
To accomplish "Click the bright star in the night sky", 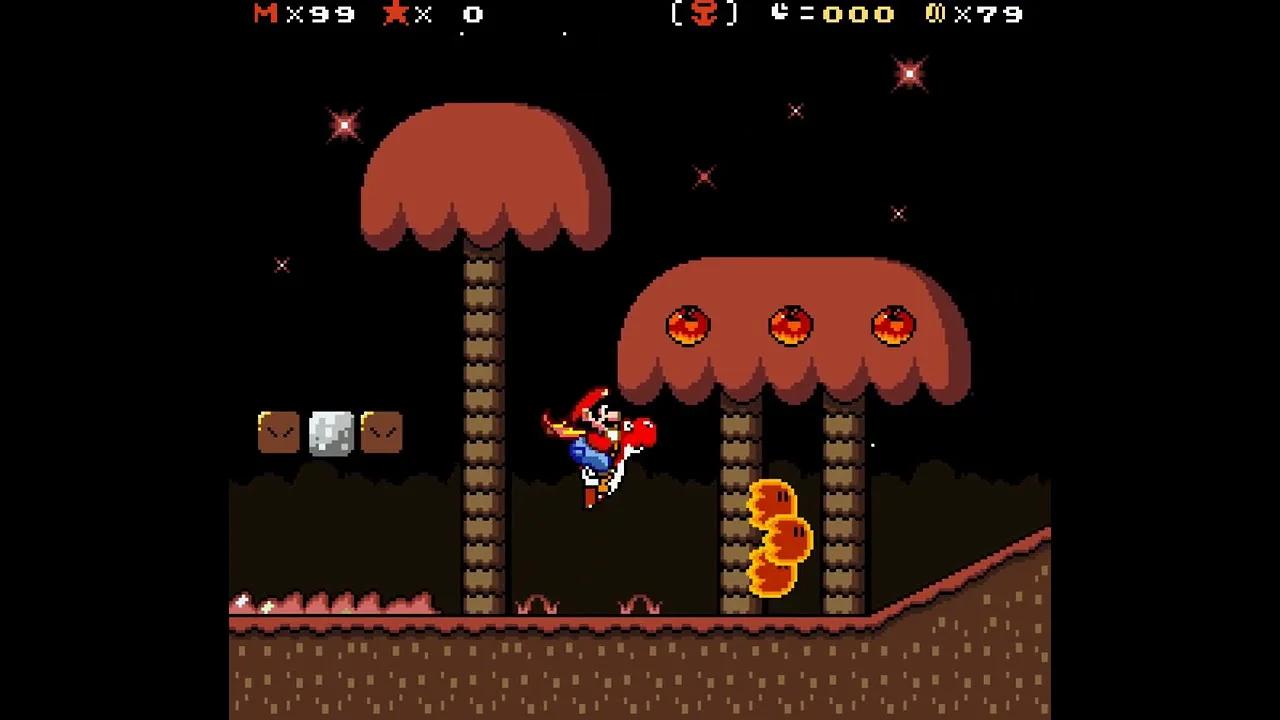I will (x=908, y=73).
